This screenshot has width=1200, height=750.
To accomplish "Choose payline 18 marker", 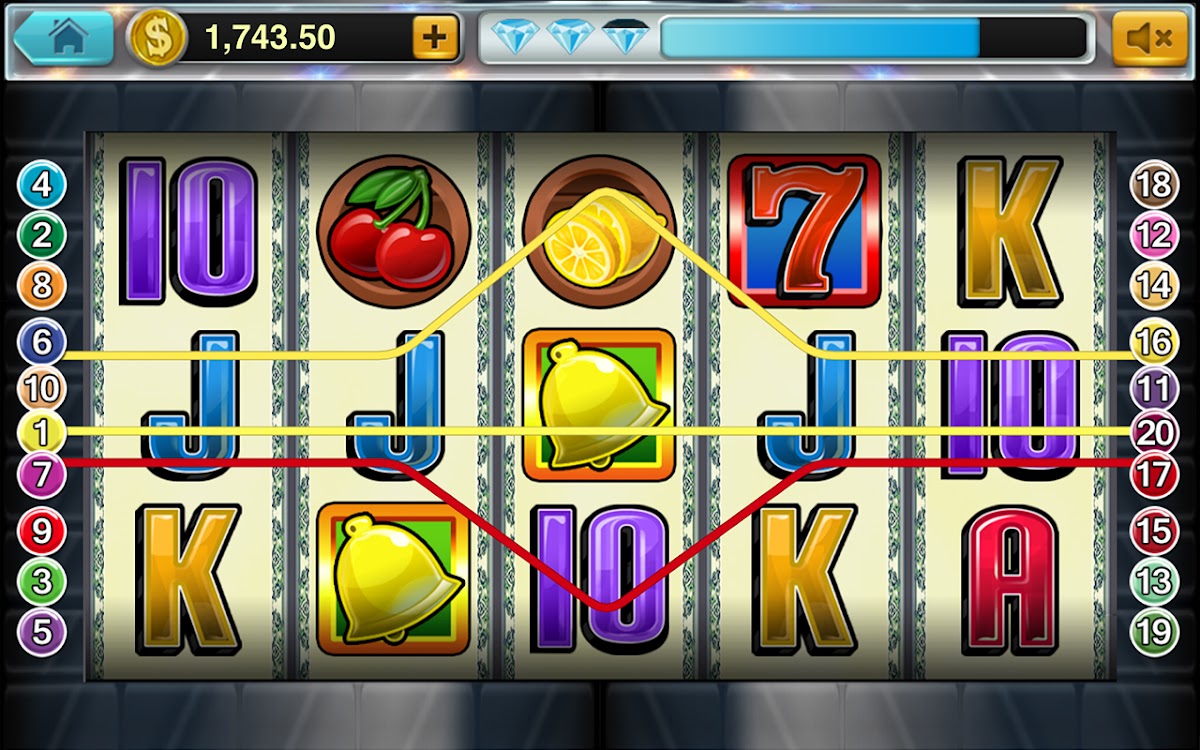I will (x=1153, y=185).
